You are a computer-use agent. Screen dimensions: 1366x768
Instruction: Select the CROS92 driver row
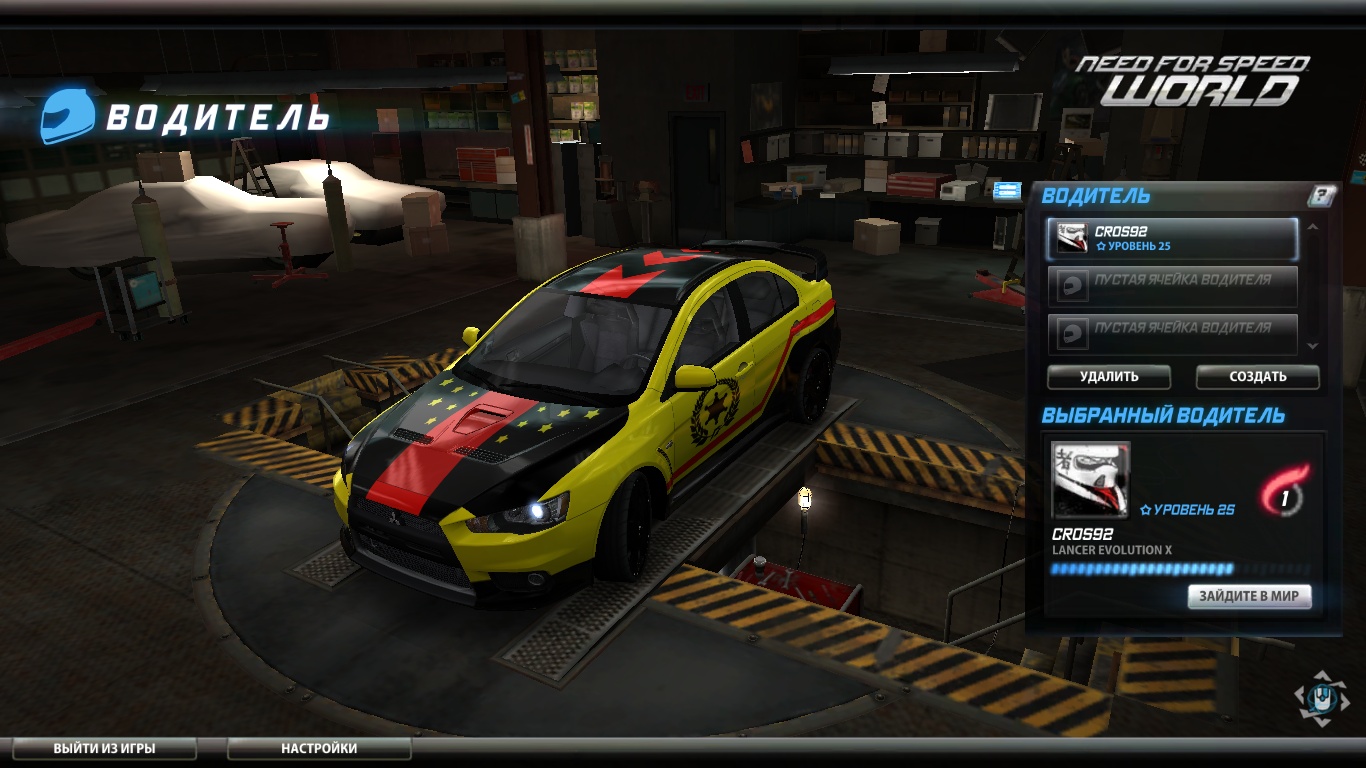tap(1172, 239)
